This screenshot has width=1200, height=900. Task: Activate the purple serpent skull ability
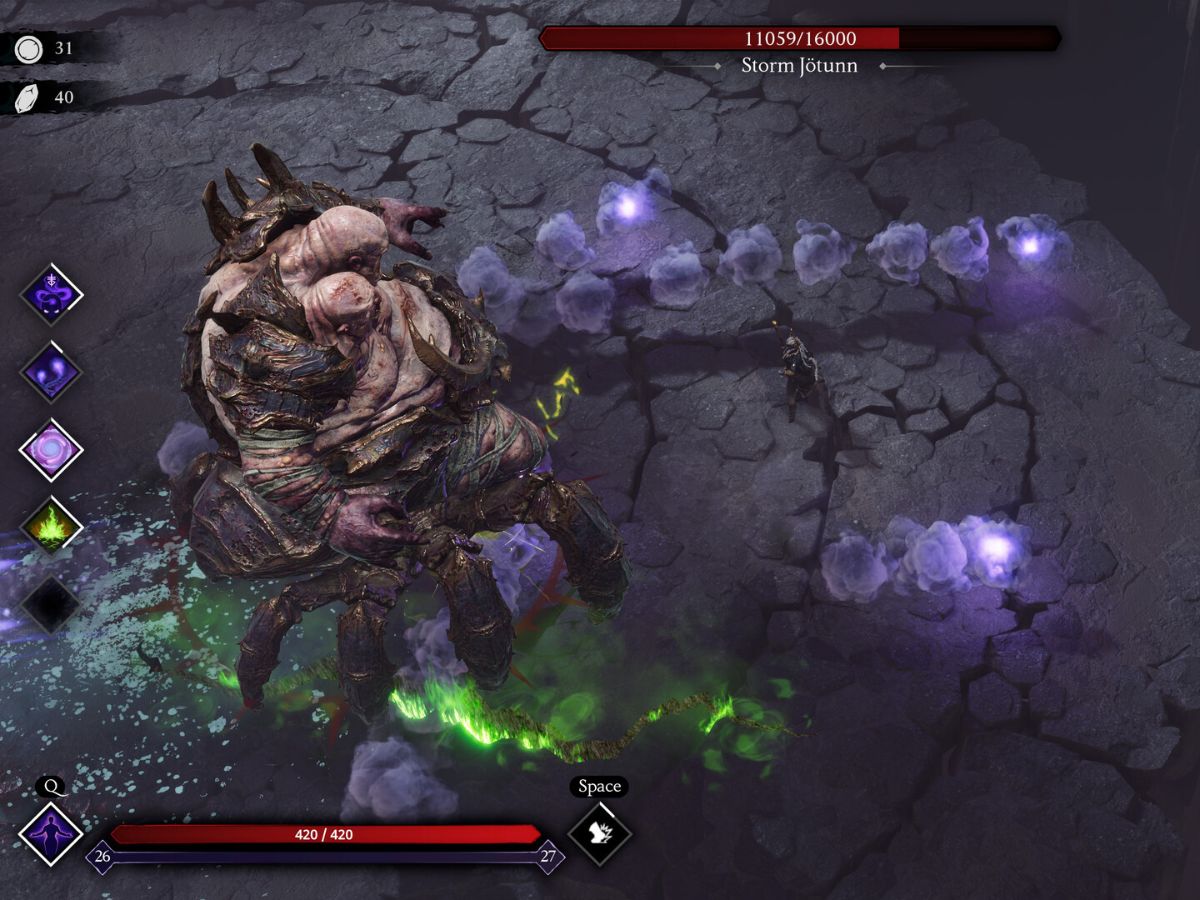(x=51, y=294)
